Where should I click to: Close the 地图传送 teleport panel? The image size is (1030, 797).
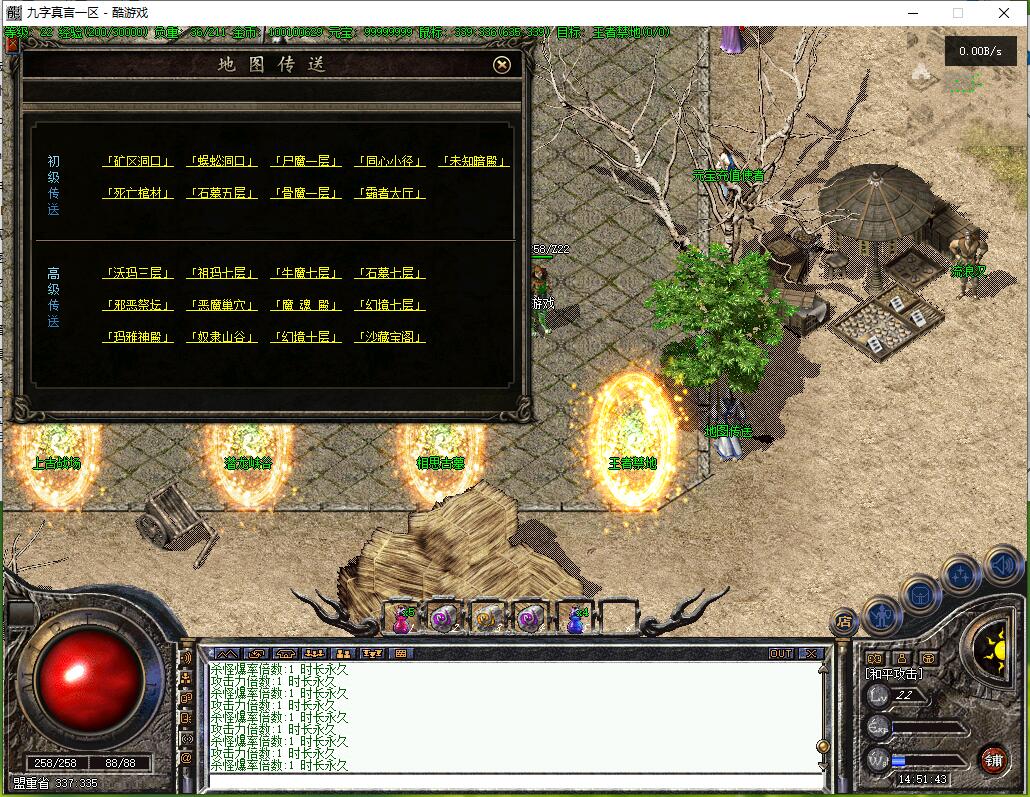[502, 65]
